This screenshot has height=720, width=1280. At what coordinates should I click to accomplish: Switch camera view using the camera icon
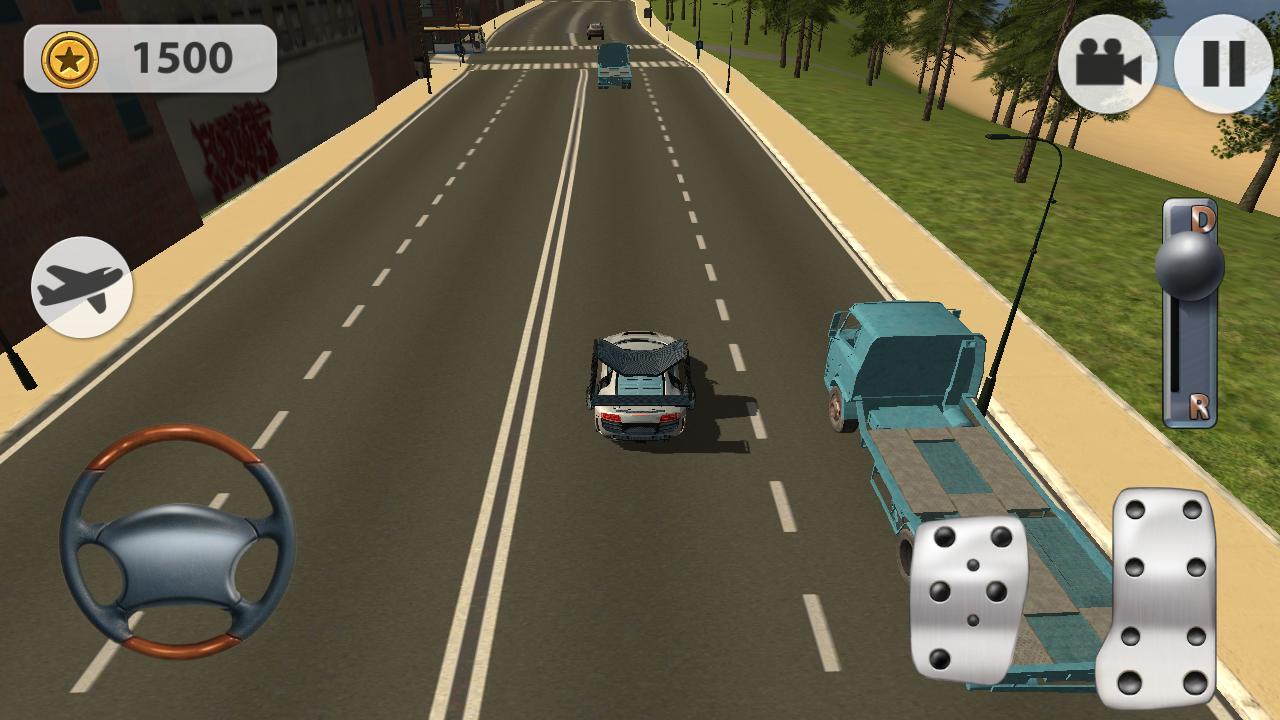click(x=1107, y=64)
